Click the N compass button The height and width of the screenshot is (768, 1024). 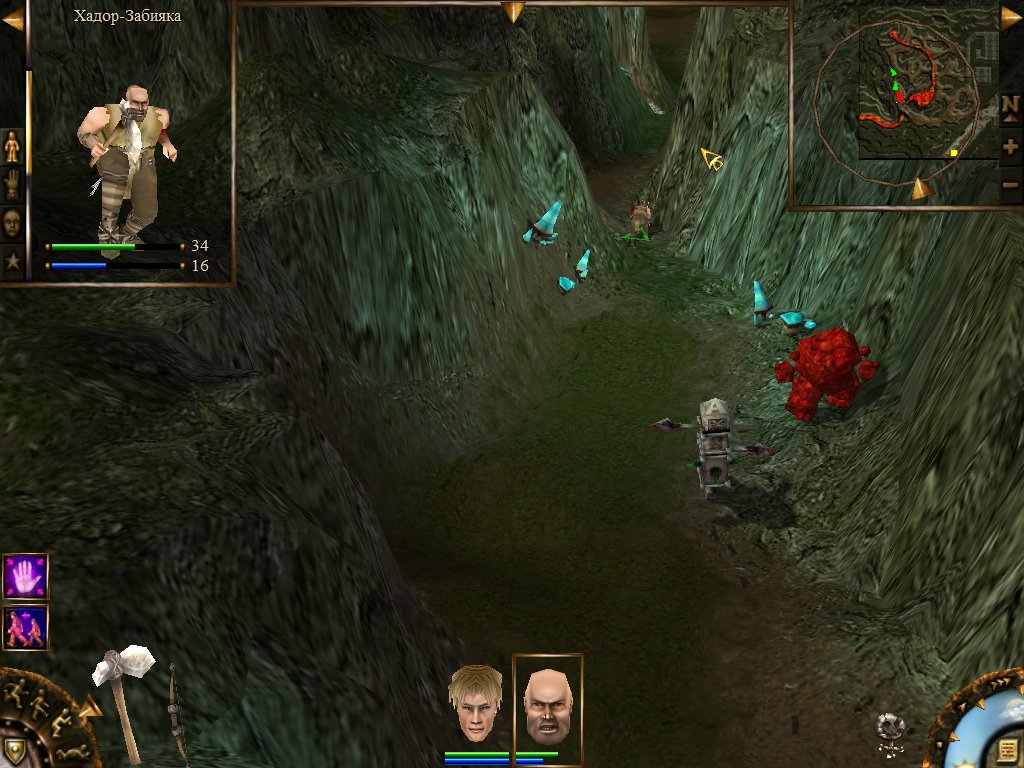1010,104
